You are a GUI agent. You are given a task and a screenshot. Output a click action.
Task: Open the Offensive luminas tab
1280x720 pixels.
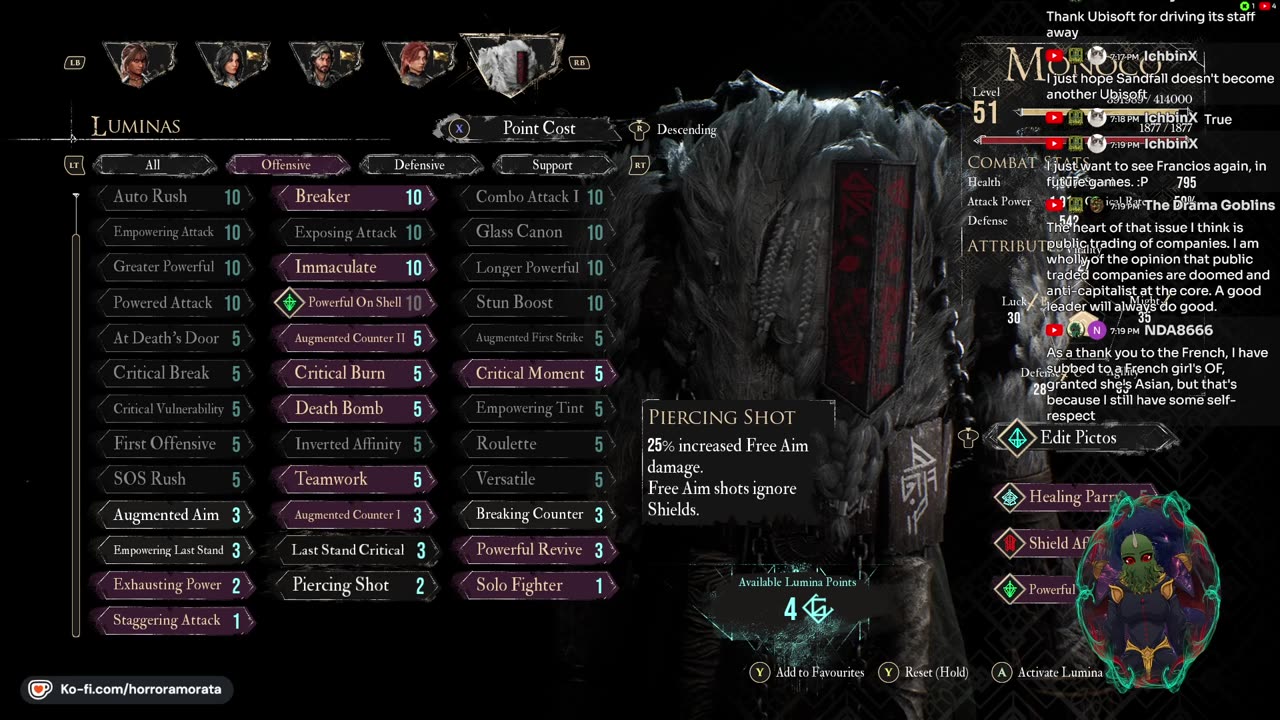click(x=286, y=165)
